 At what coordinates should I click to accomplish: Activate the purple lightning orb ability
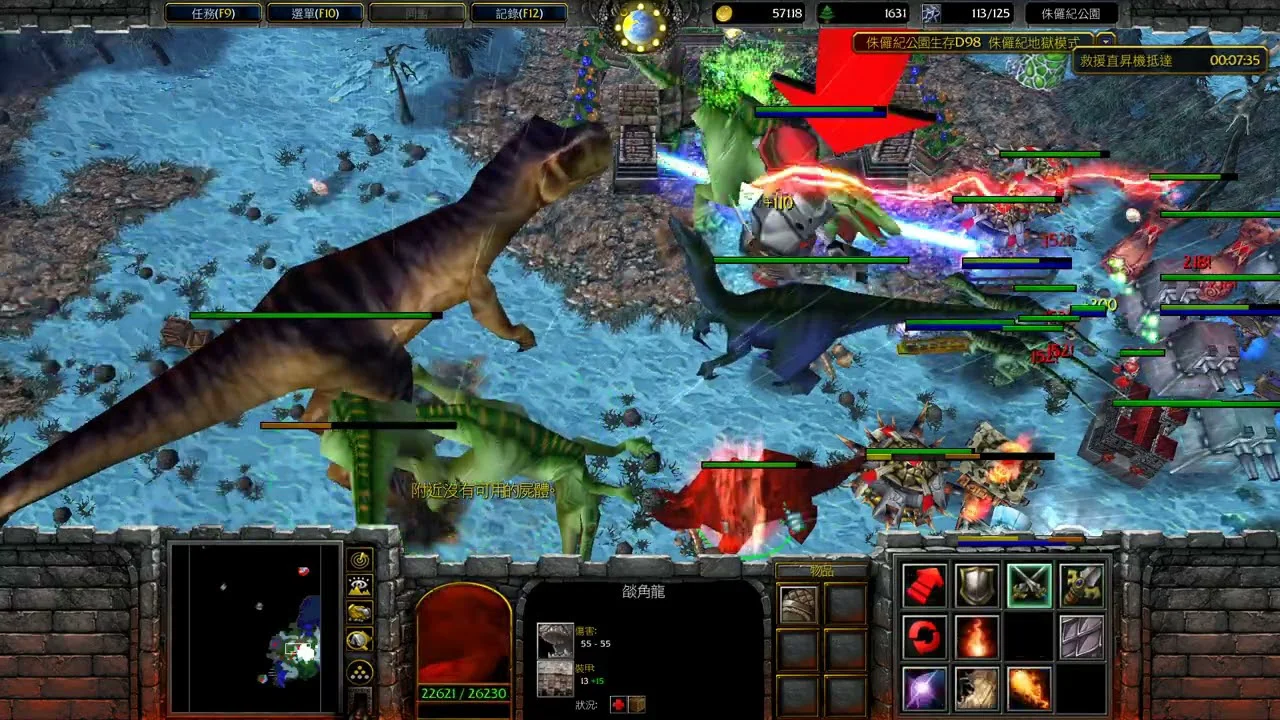tap(925, 689)
